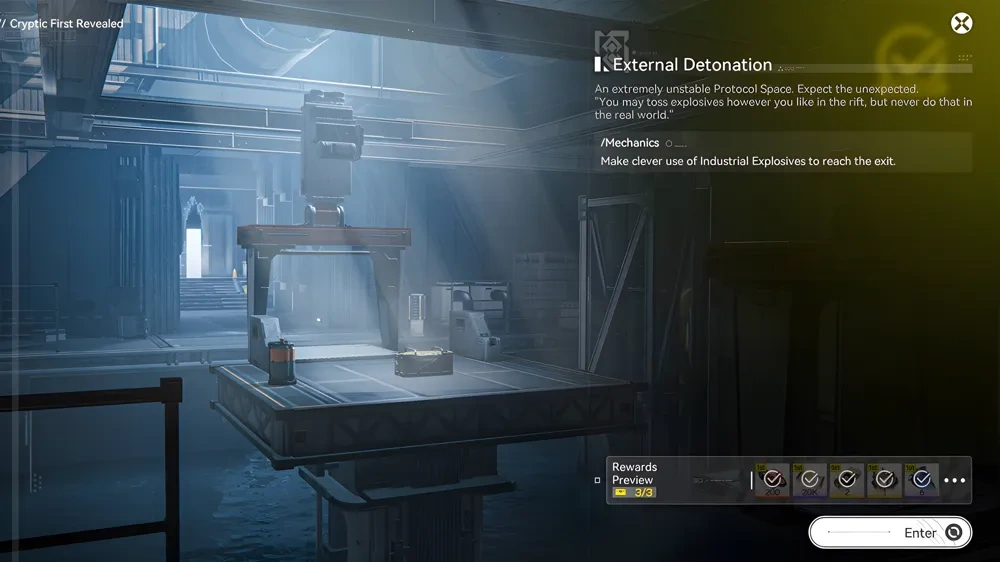Close the External Detonation panel
This screenshot has height=562, width=1000.
click(x=961, y=24)
